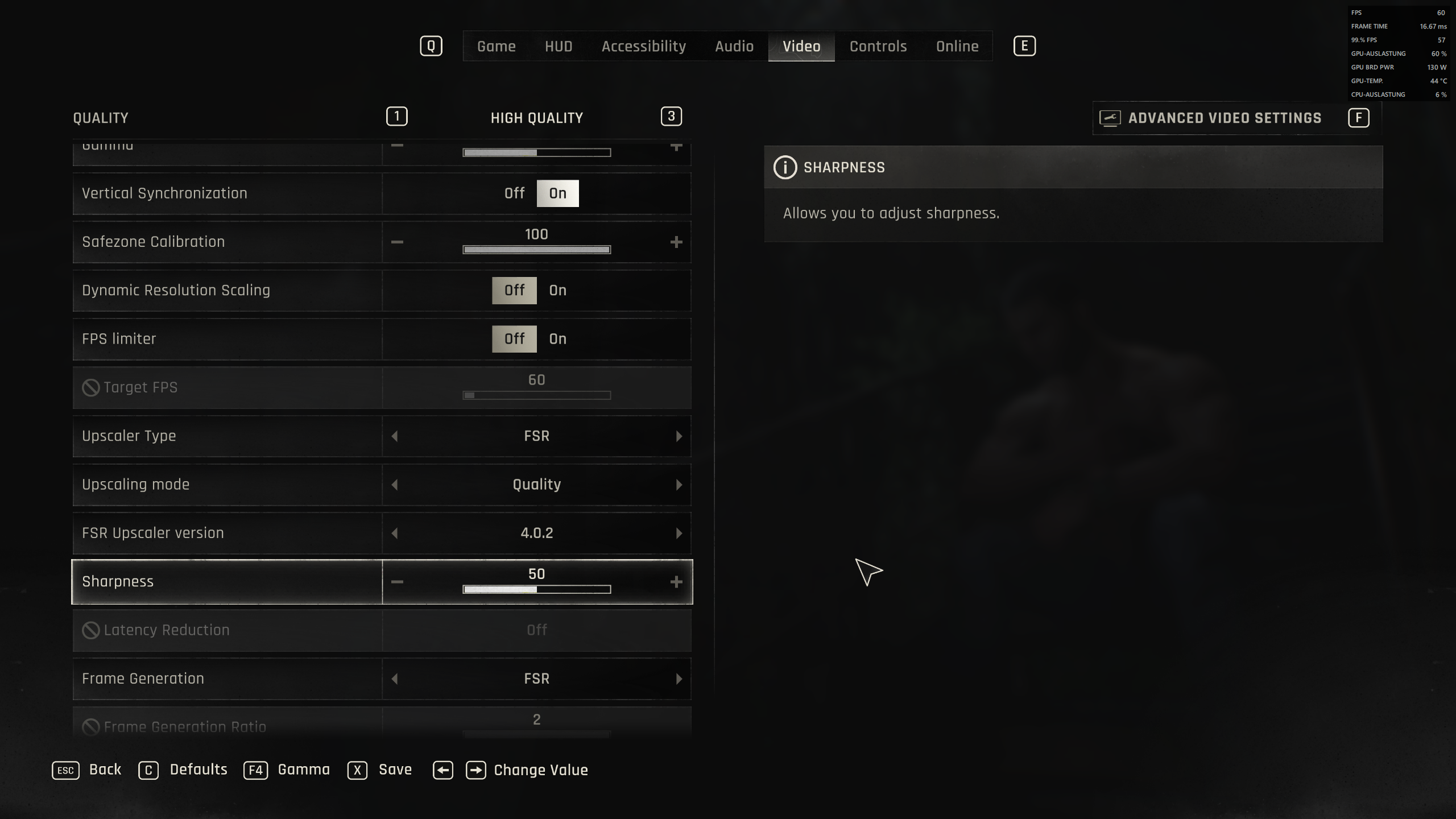The width and height of the screenshot is (1456, 819).
Task: Click the left arrow on Upscaling mode
Action: tap(395, 484)
